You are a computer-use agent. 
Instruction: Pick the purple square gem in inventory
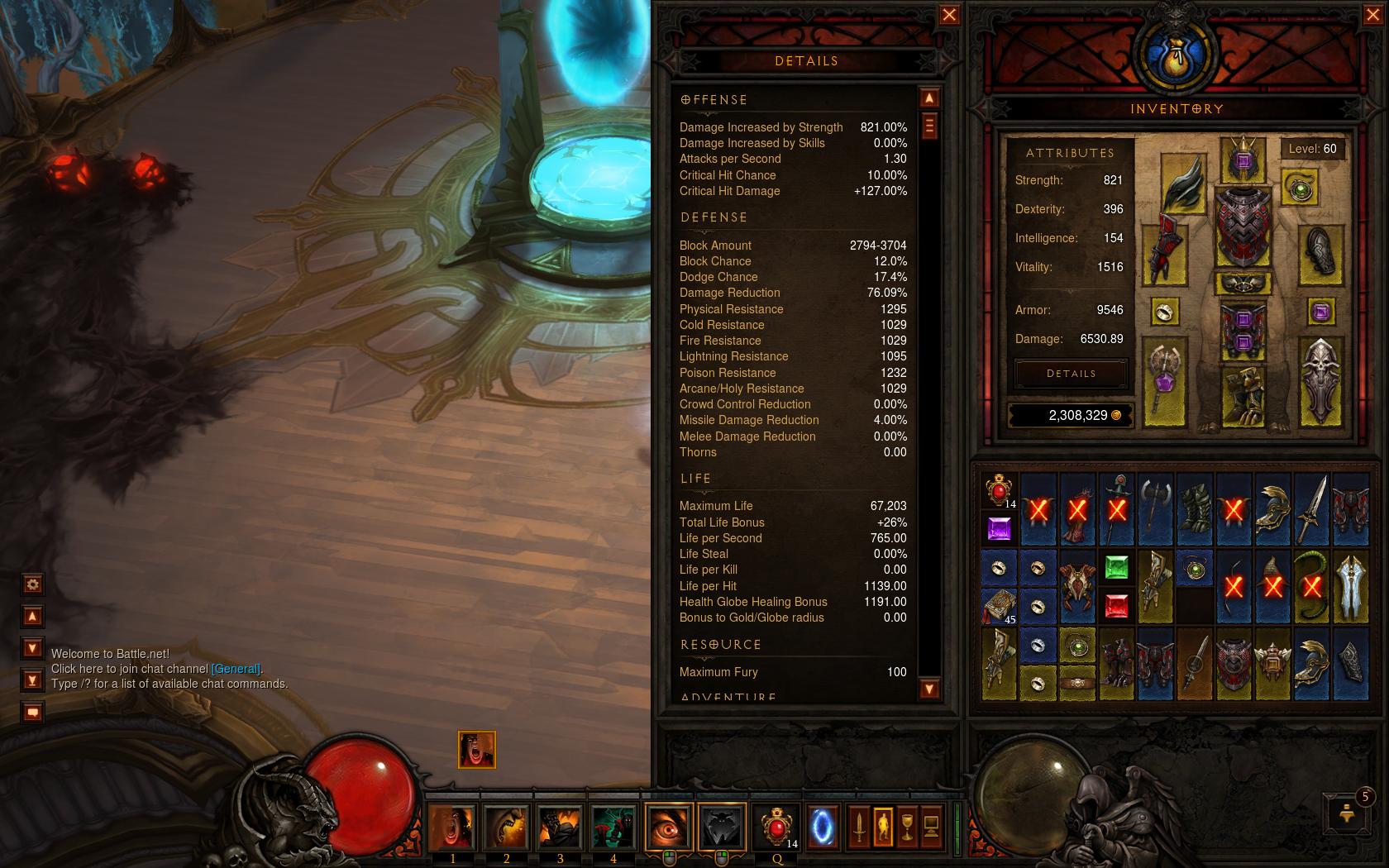(x=999, y=529)
